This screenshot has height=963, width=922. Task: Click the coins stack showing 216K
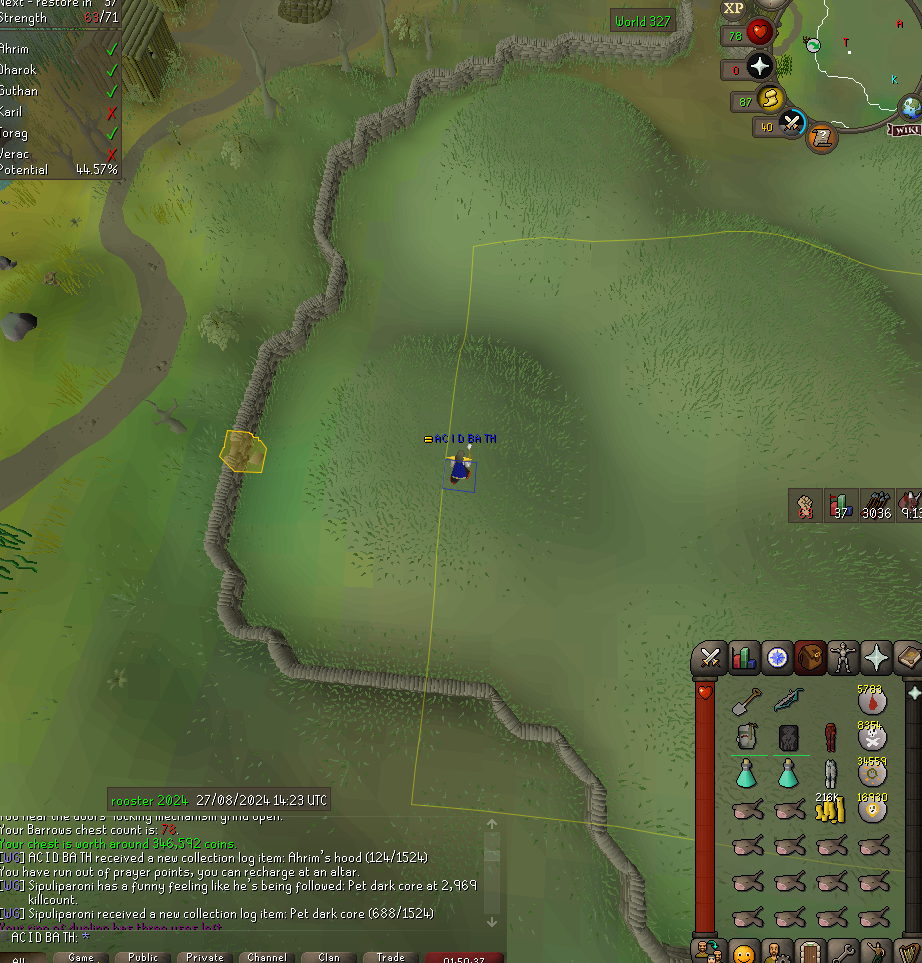830,809
